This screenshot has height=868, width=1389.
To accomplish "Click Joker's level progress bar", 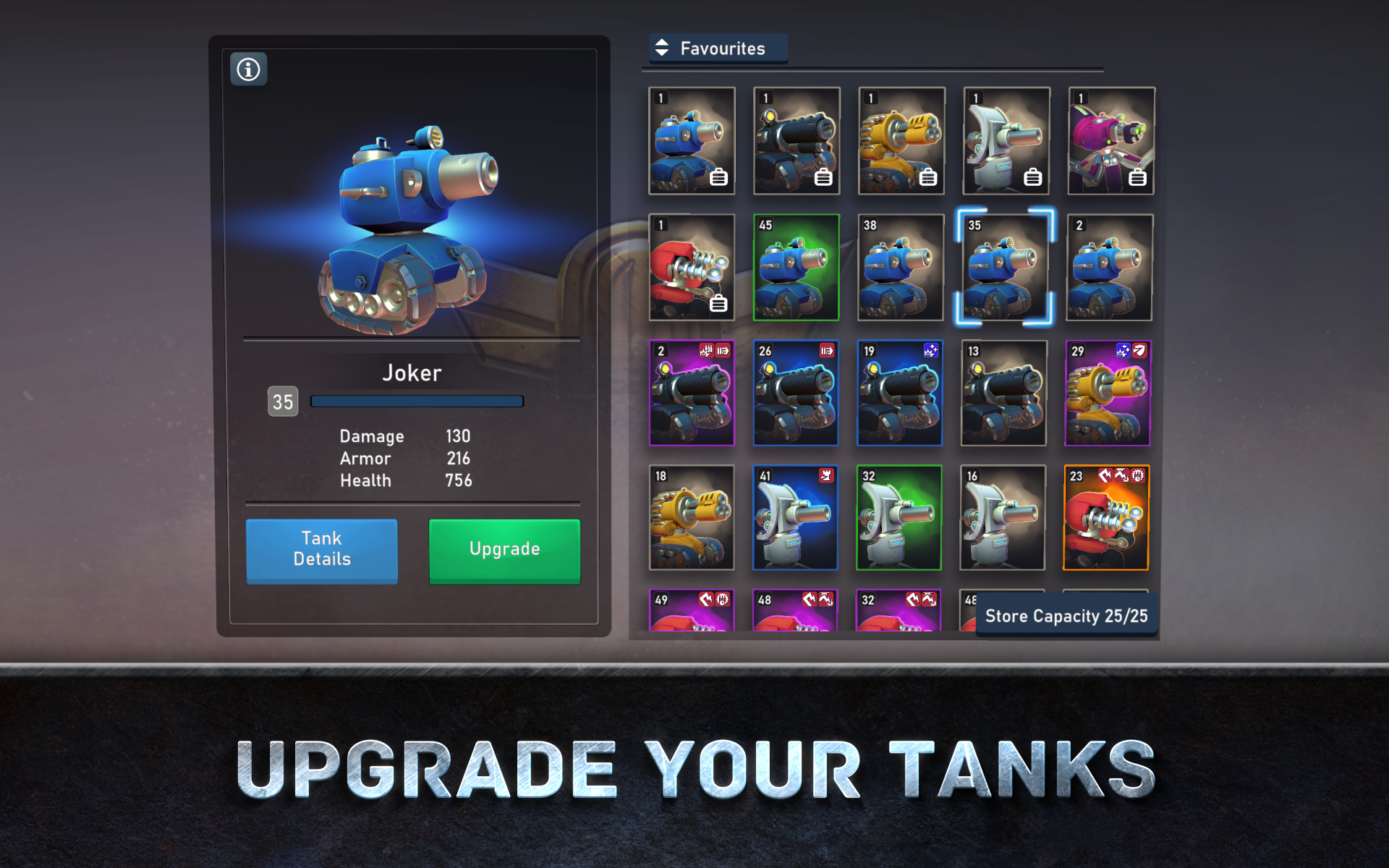I will click(416, 401).
